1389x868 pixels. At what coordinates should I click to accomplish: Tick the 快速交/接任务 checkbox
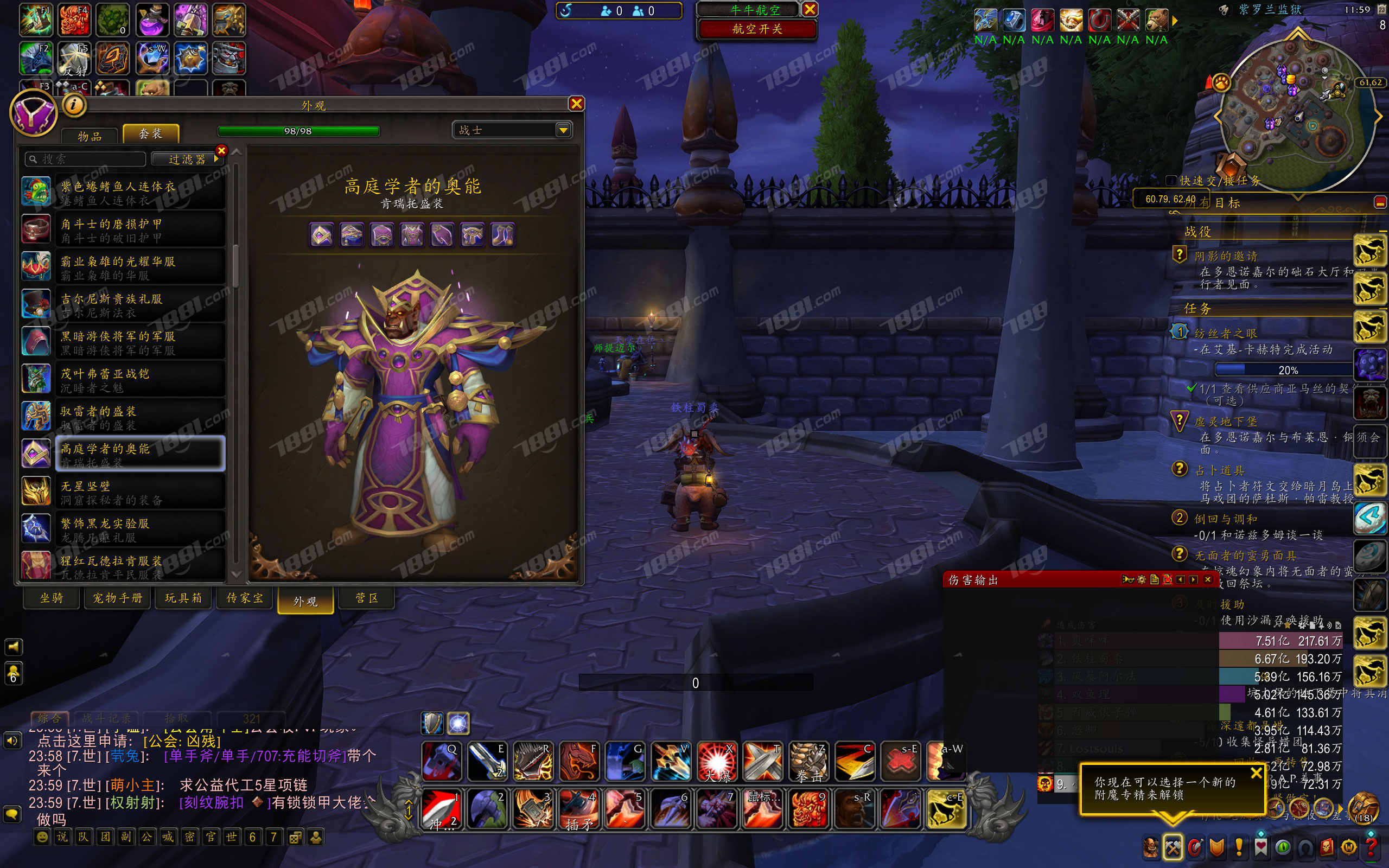[1171, 180]
